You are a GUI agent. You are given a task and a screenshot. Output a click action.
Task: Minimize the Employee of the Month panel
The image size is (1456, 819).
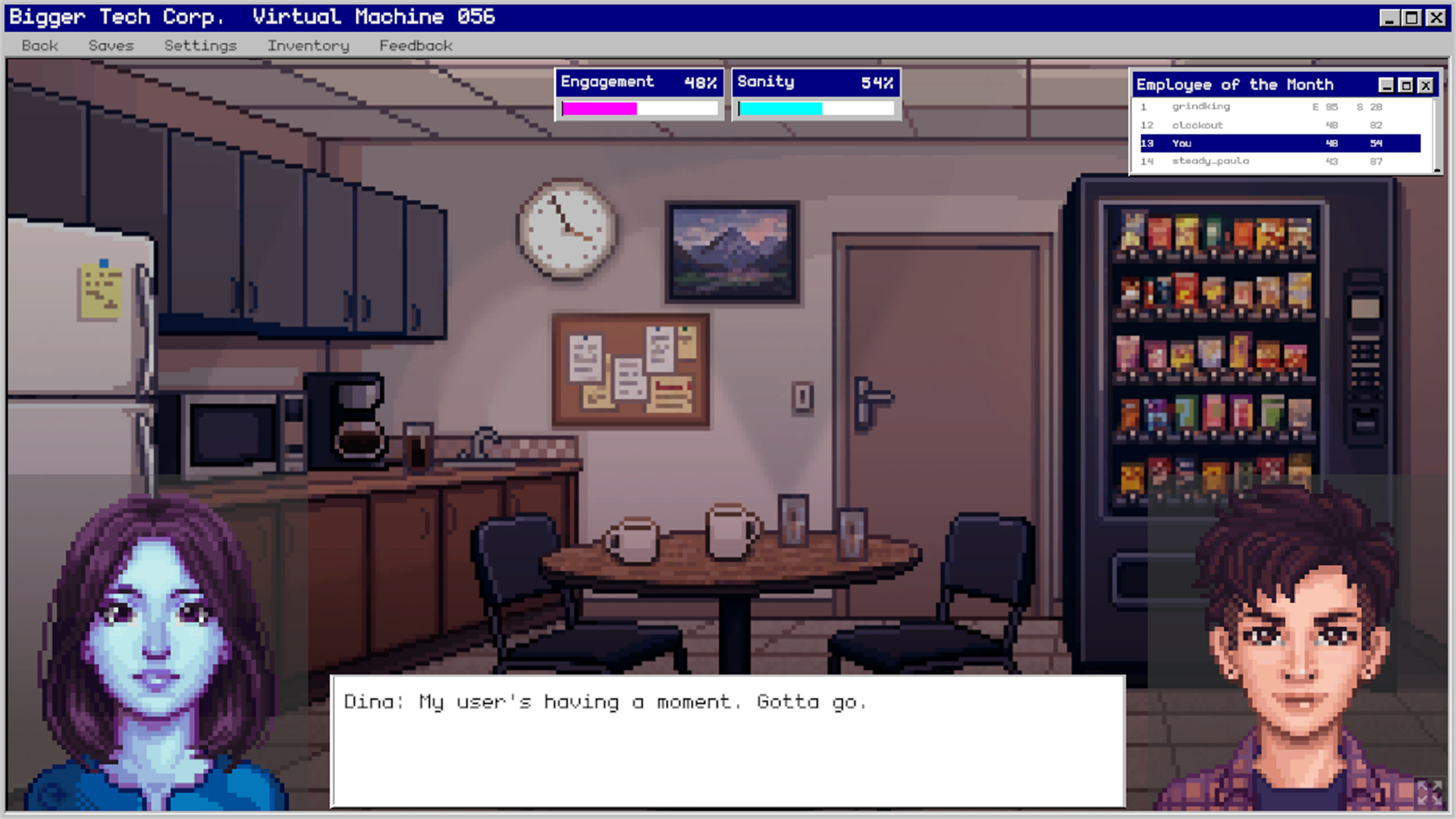pyautogui.click(x=1385, y=84)
